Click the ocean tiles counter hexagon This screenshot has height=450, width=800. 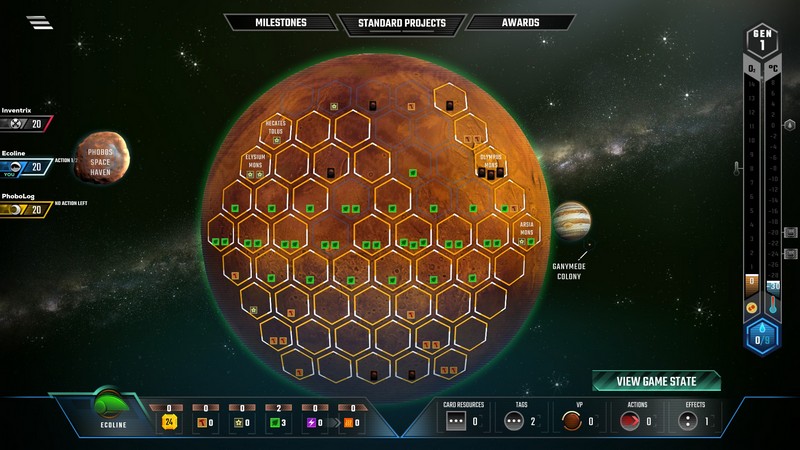(763, 337)
